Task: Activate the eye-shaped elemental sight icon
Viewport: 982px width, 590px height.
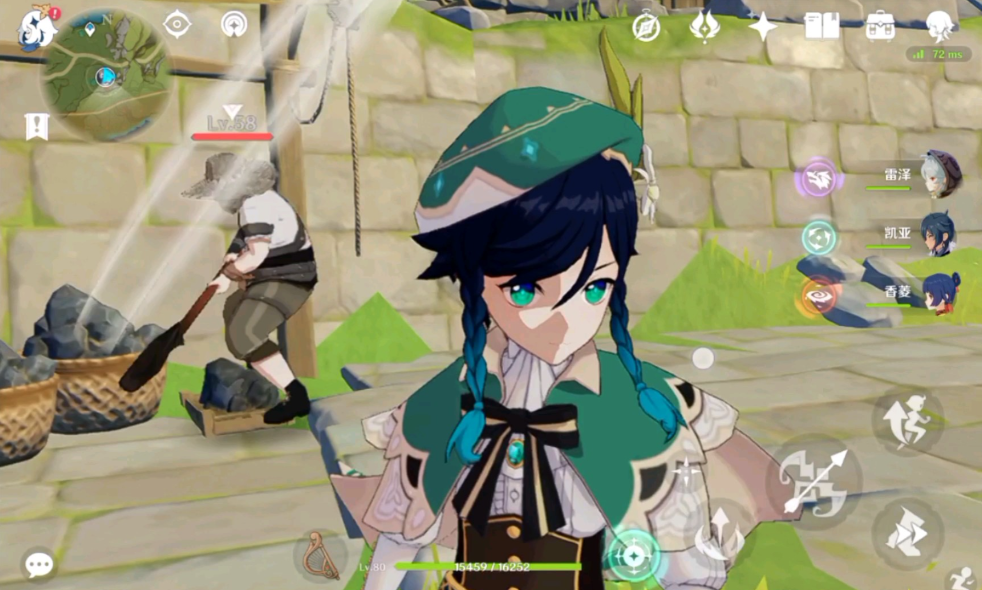Action: tap(177, 24)
